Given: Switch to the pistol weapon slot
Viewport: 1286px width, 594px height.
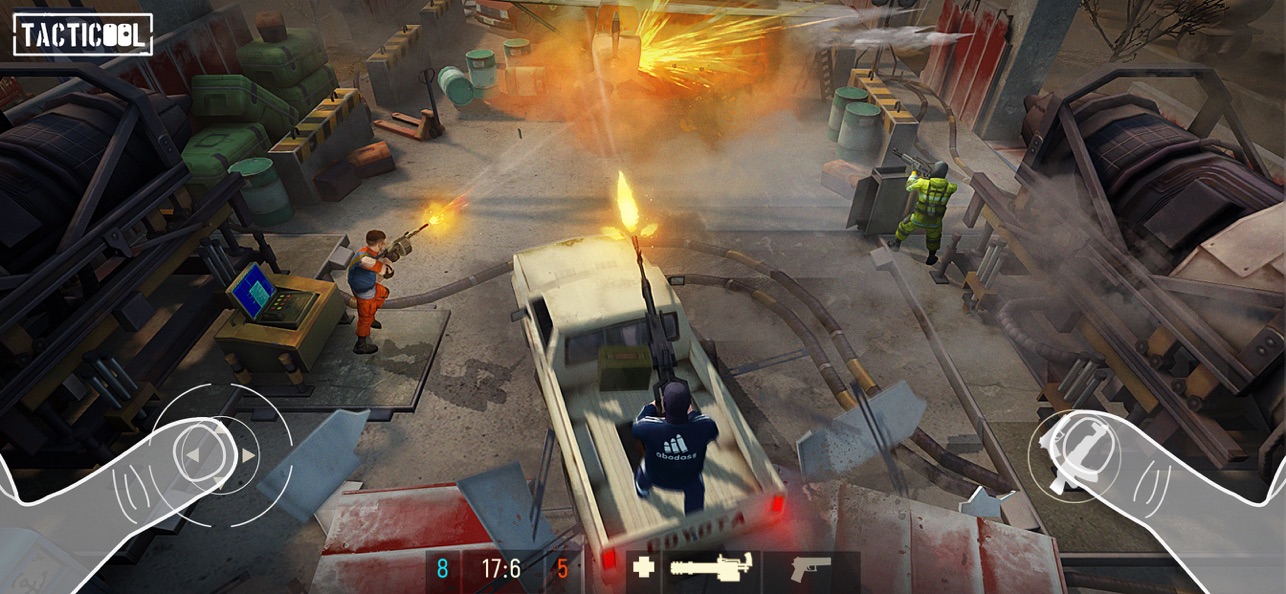Looking at the screenshot, I should [x=810, y=570].
